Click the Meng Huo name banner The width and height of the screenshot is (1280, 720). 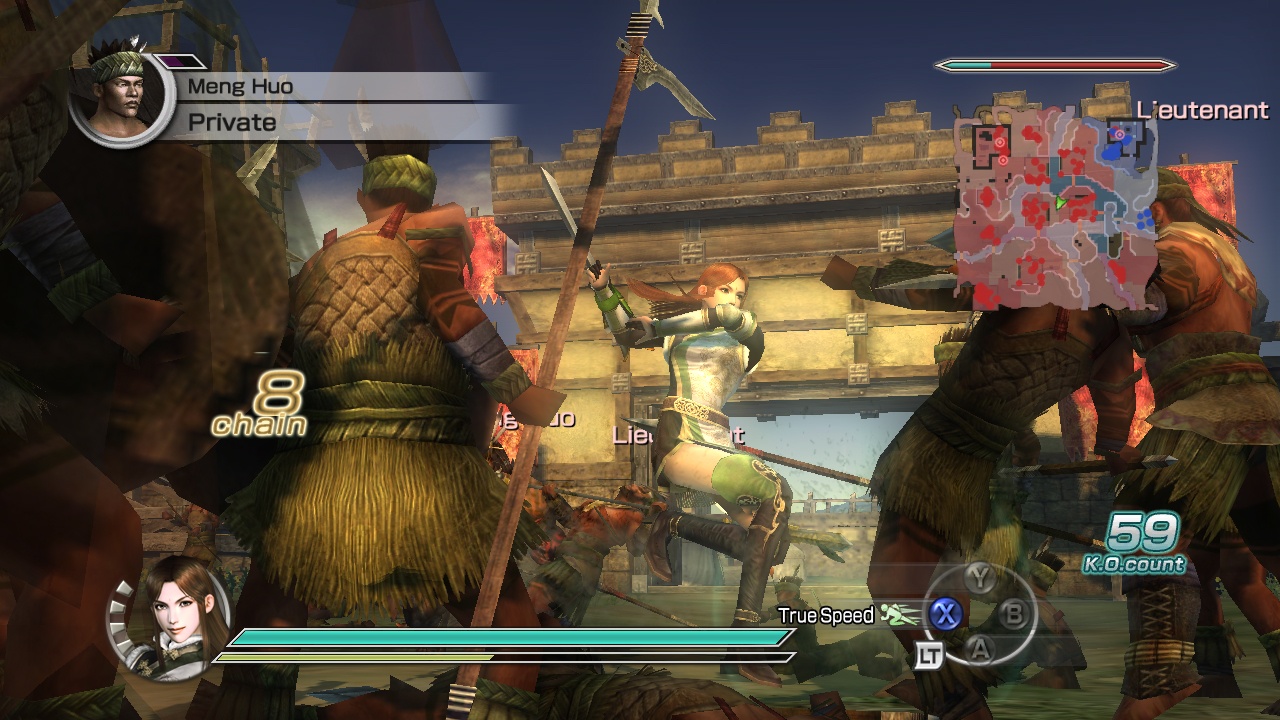tap(243, 87)
